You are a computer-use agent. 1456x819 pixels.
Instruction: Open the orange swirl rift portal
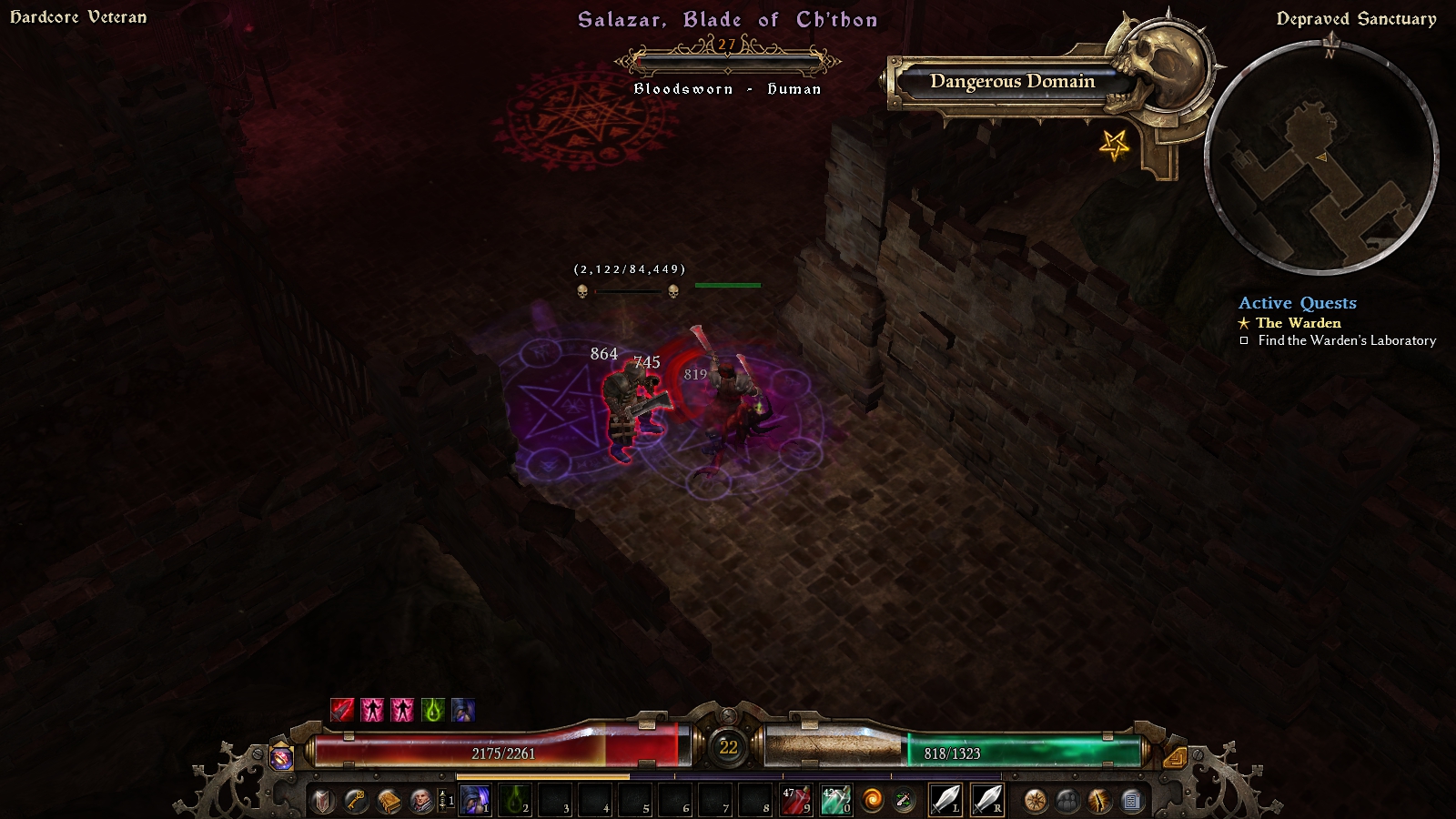(x=872, y=801)
